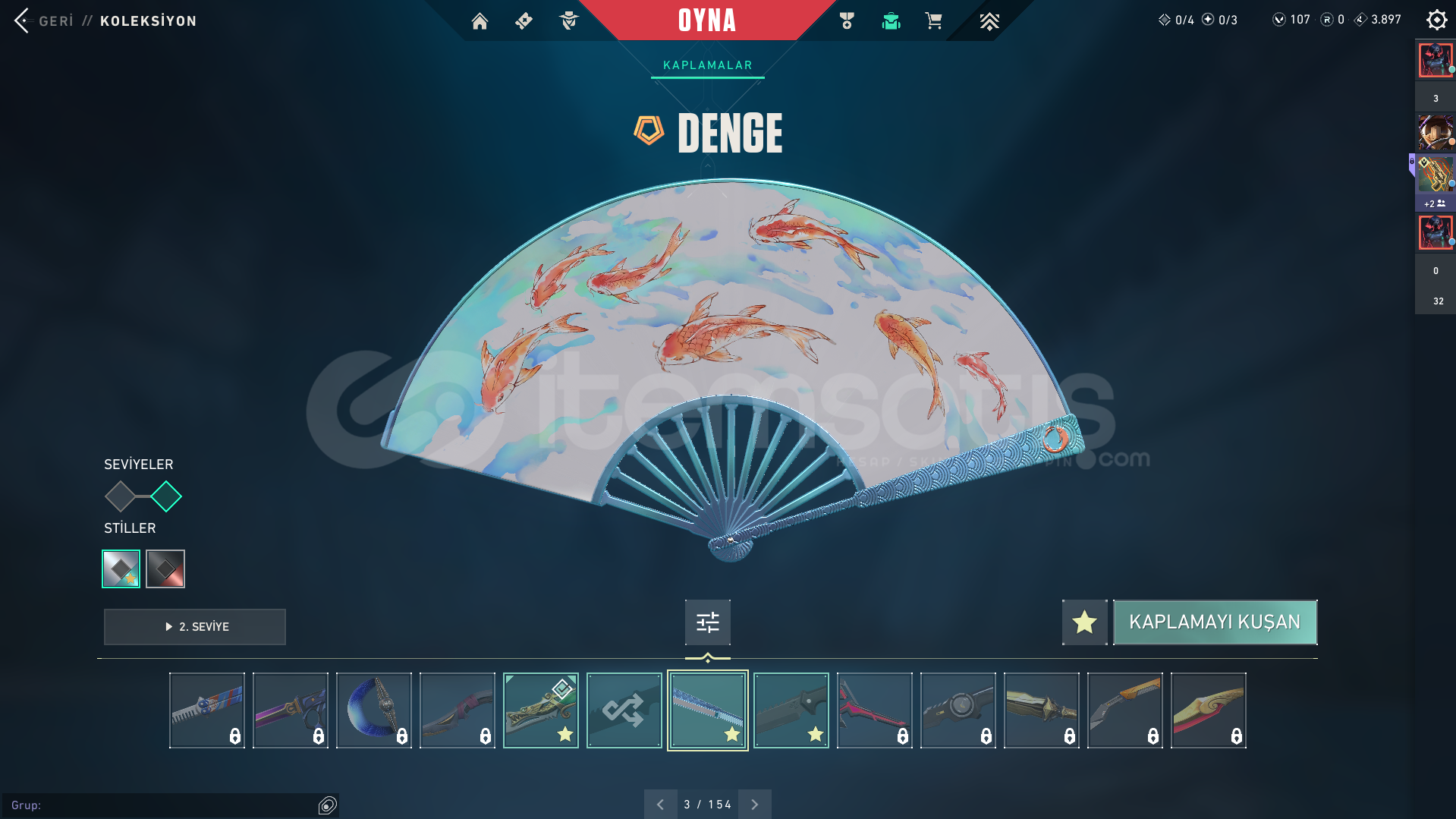Image resolution: width=1456 pixels, height=819 pixels.
Task: Go to the next skin page
Action: pyautogui.click(x=754, y=805)
